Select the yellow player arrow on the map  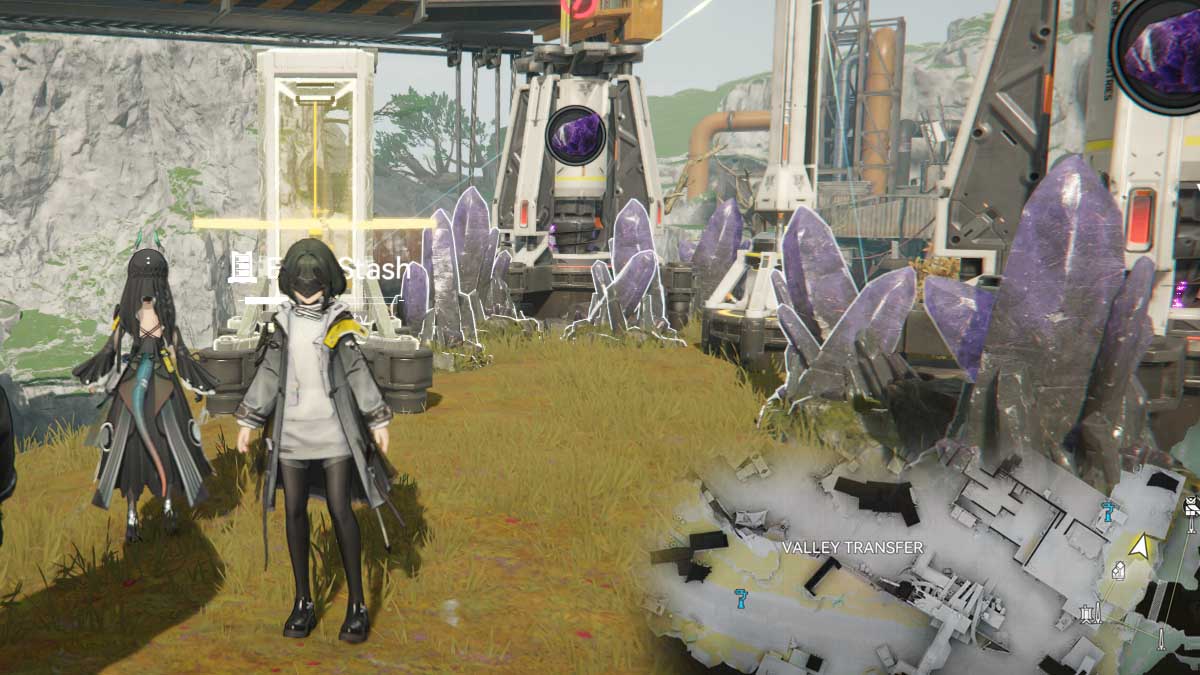(x=1138, y=545)
